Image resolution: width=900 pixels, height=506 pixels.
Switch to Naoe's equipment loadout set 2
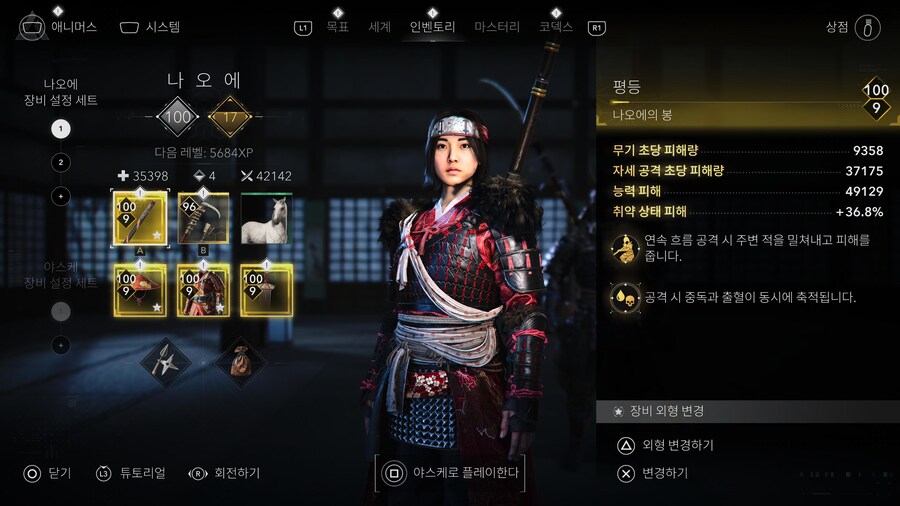[61, 162]
